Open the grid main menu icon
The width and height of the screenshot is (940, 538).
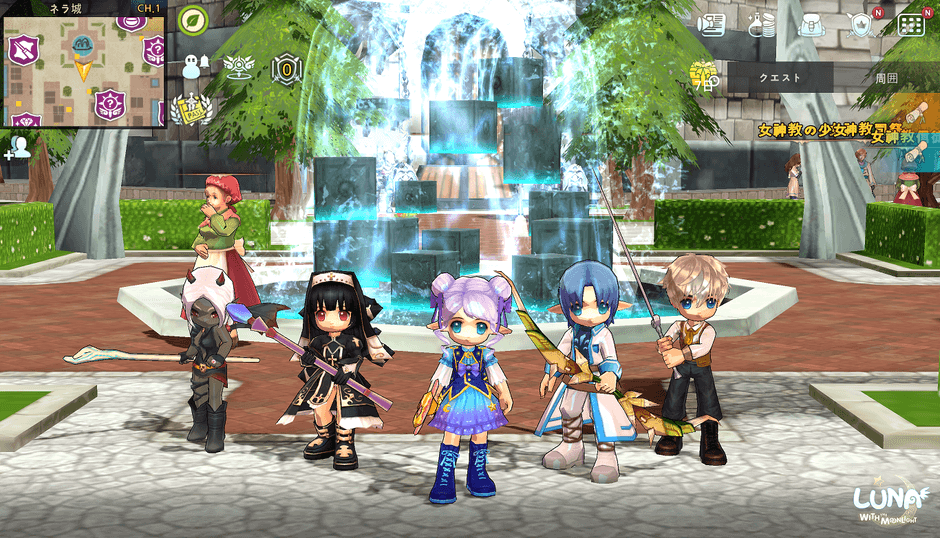(x=910, y=25)
